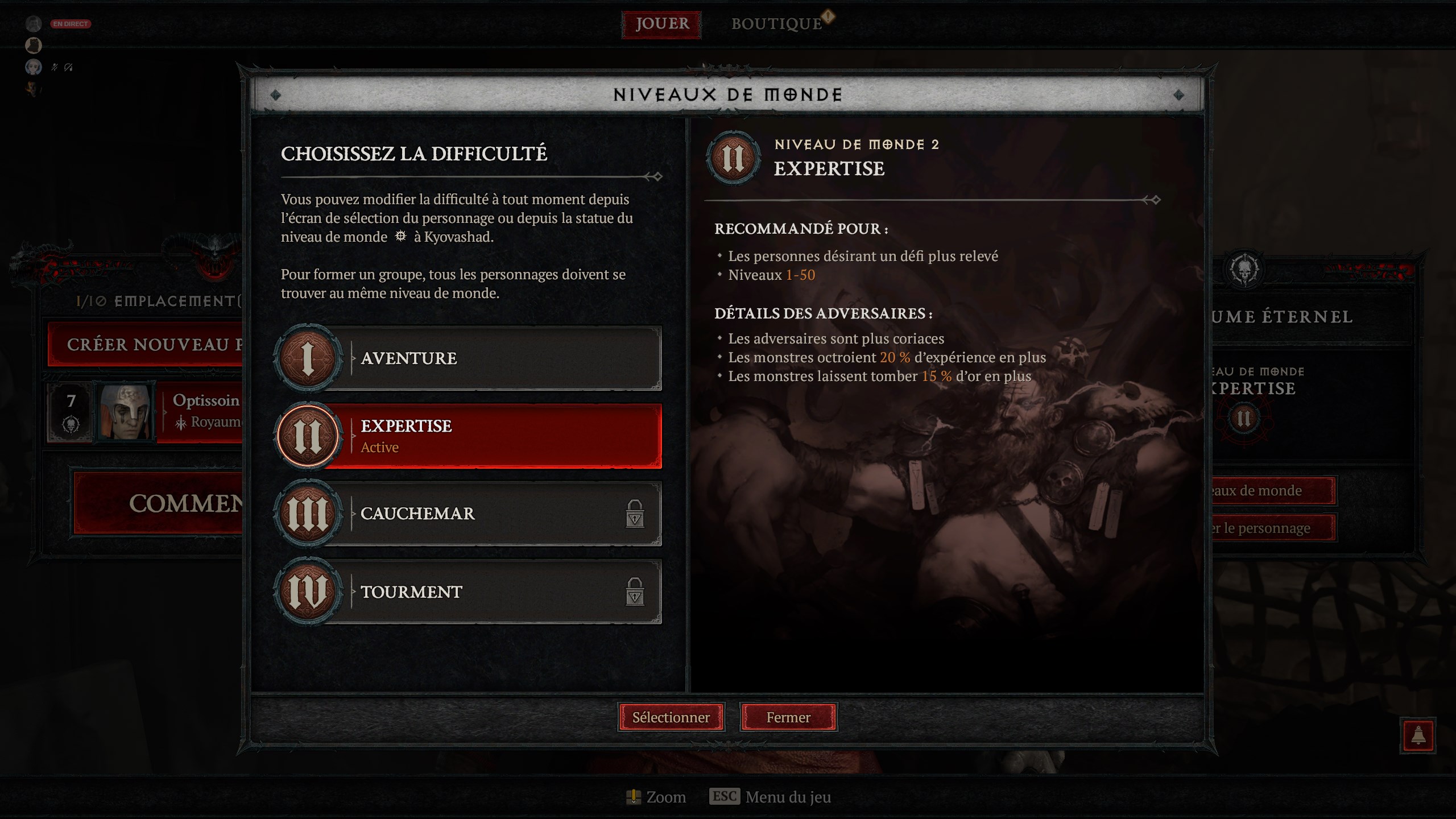1456x819 pixels.
Task: Click the lock icon on the Cauchemar row
Action: pyautogui.click(x=636, y=514)
